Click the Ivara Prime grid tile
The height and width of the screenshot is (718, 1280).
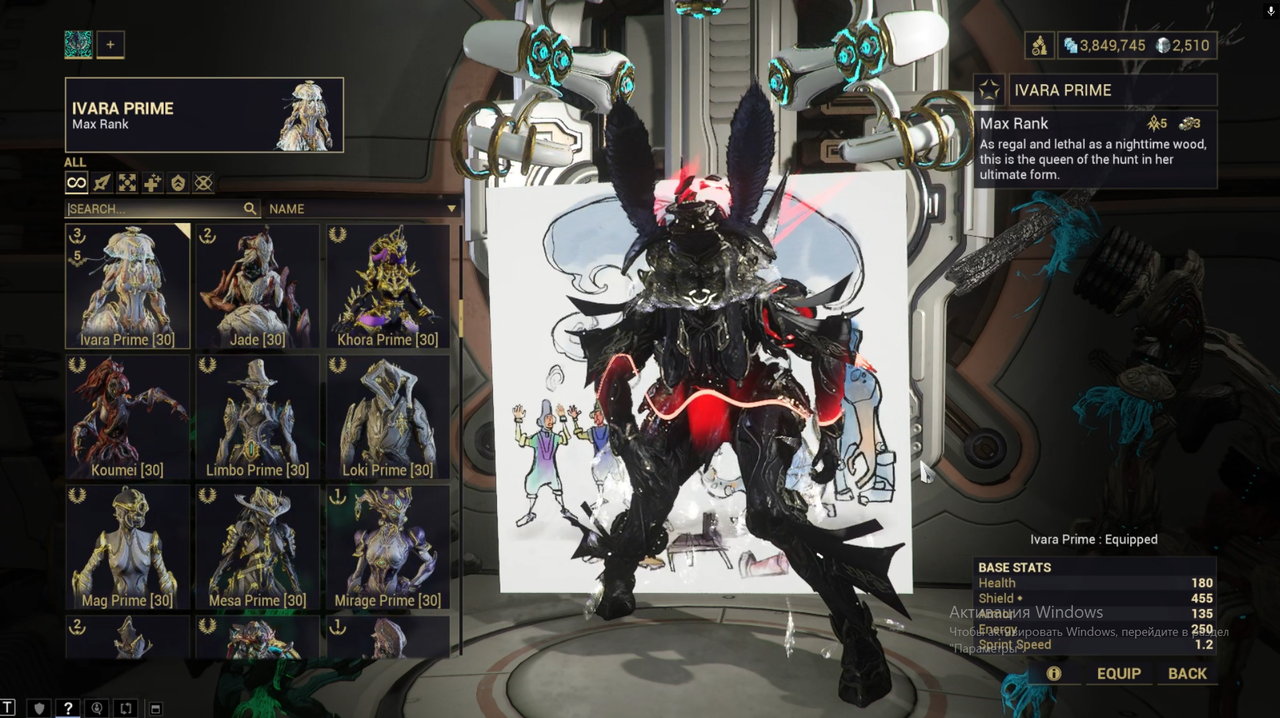(x=127, y=285)
